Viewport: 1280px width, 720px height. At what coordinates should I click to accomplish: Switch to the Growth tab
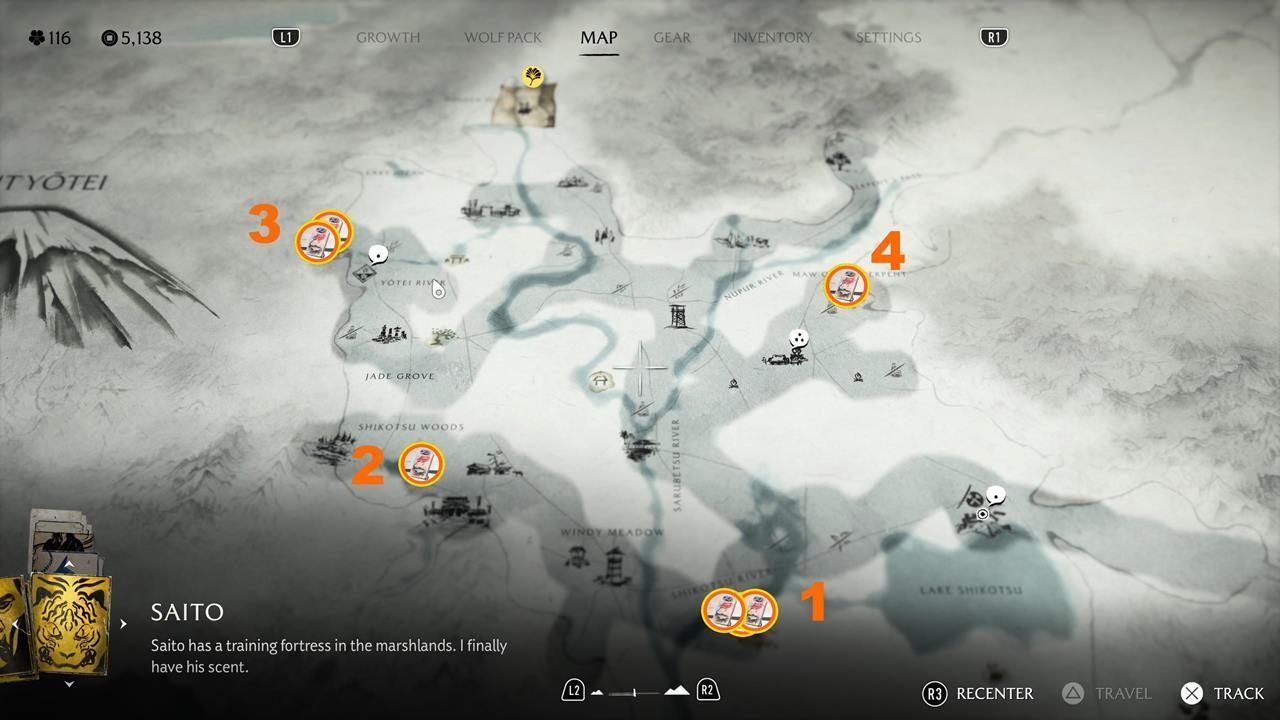pos(388,38)
